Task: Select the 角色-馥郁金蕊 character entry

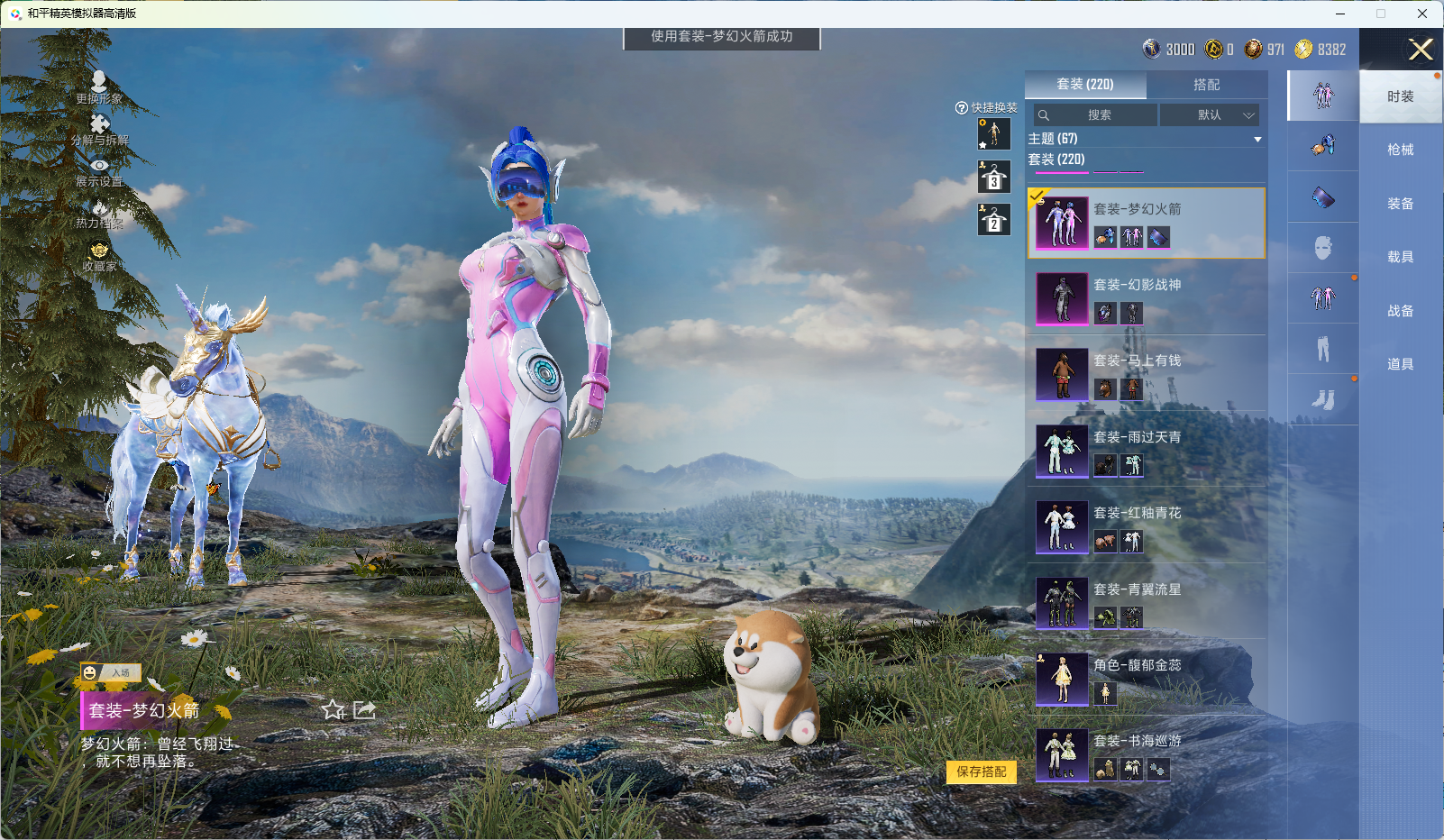Action: [x=1146, y=680]
